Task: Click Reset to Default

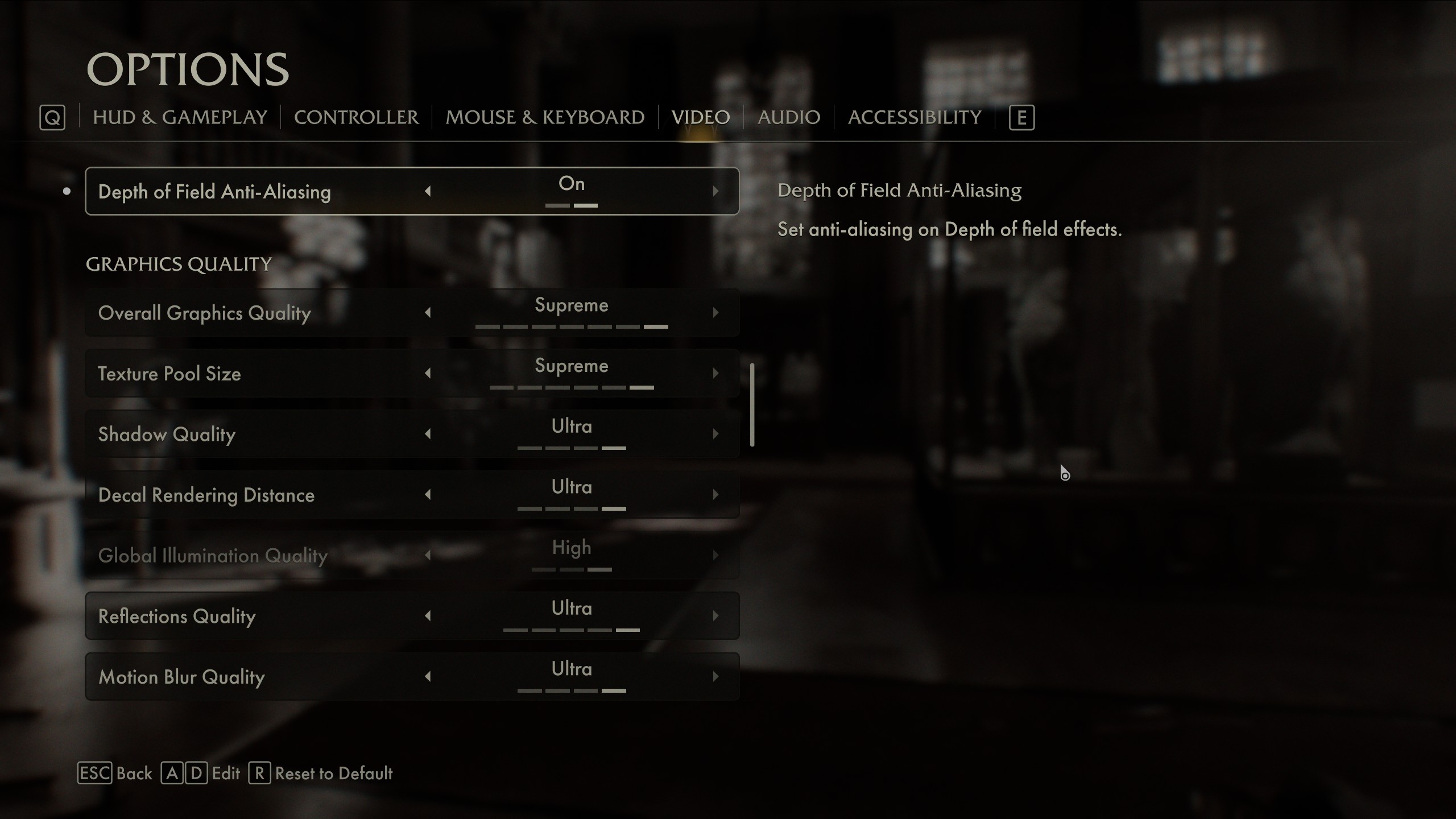Action: [333, 773]
